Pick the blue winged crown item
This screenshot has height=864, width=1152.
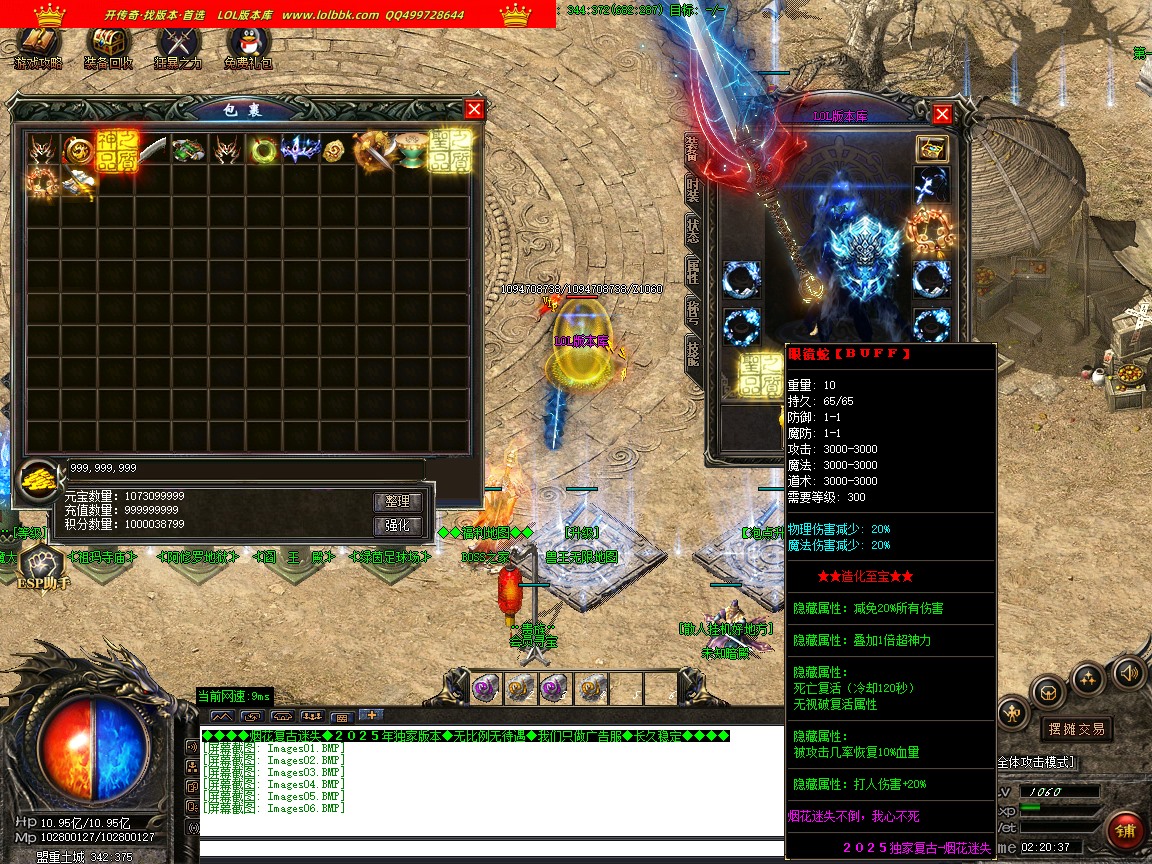(299, 150)
